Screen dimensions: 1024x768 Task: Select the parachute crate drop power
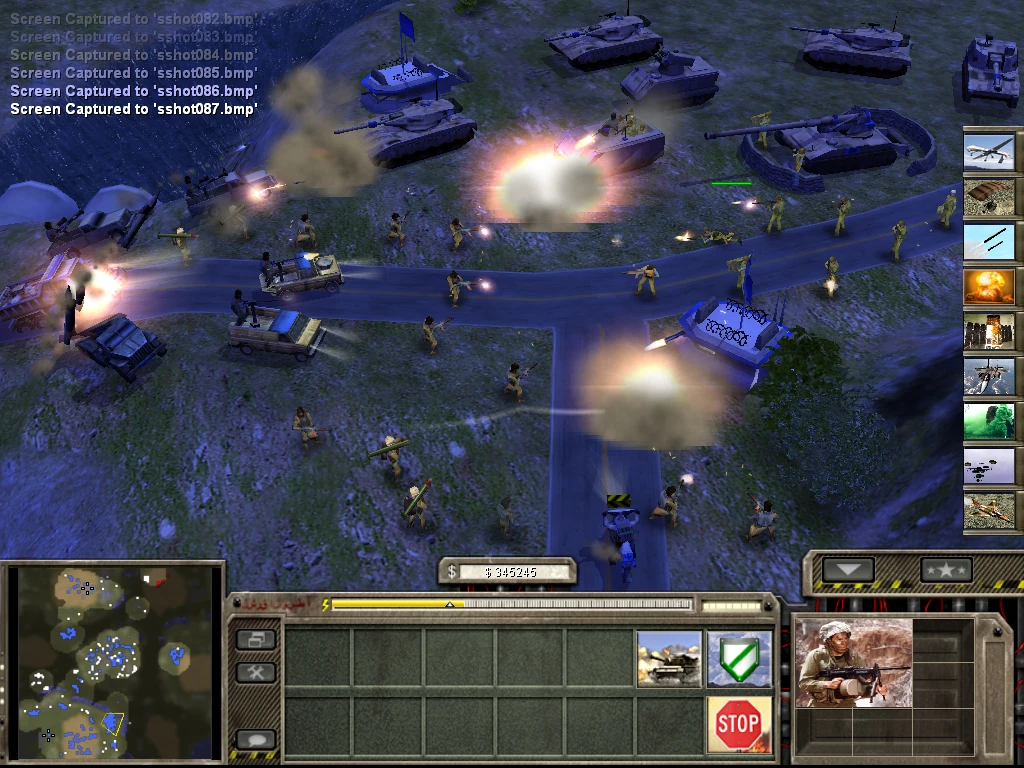(989, 196)
